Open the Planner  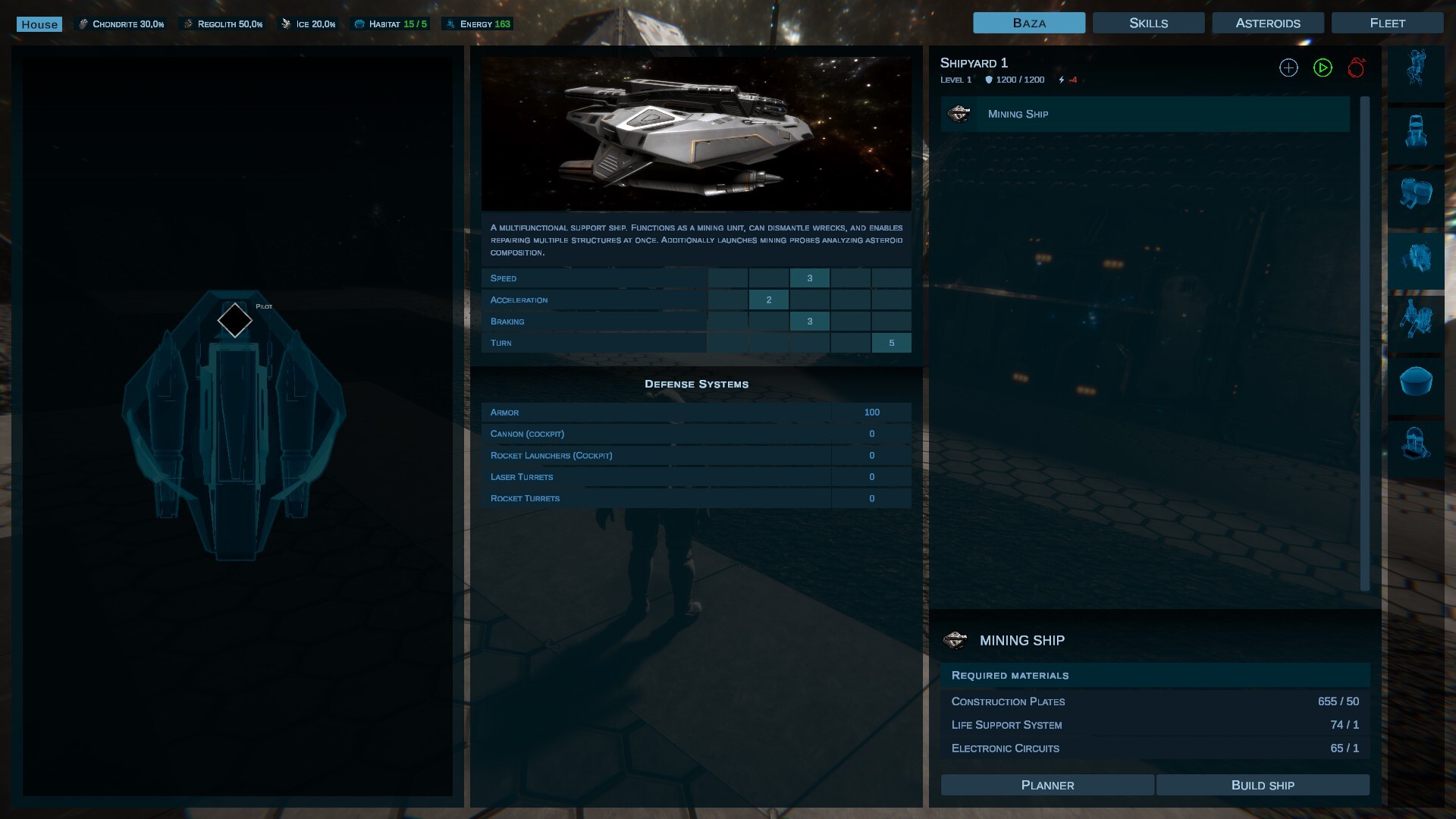click(1047, 785)
